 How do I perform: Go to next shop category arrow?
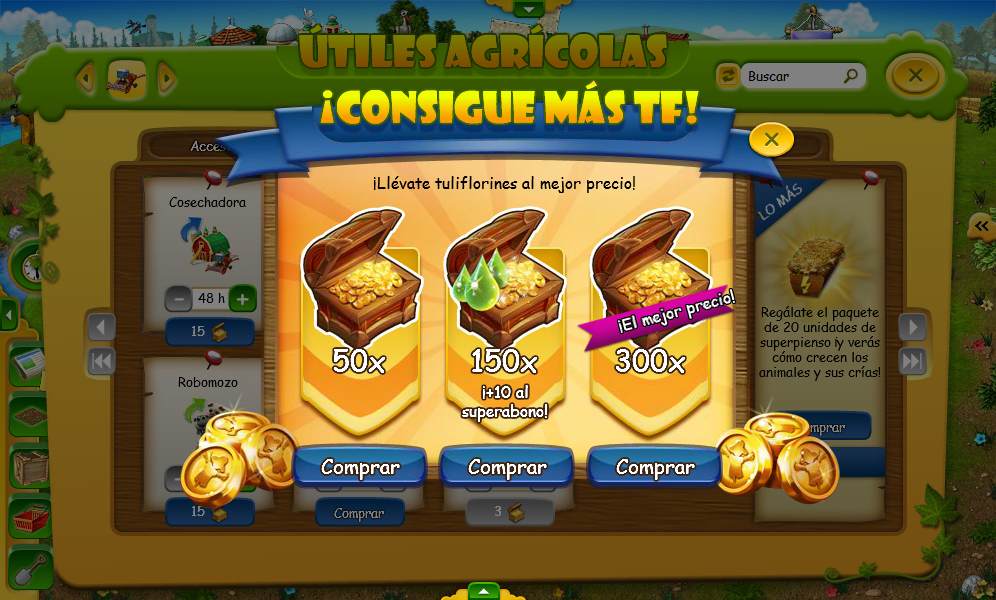(x=167, y=77)
